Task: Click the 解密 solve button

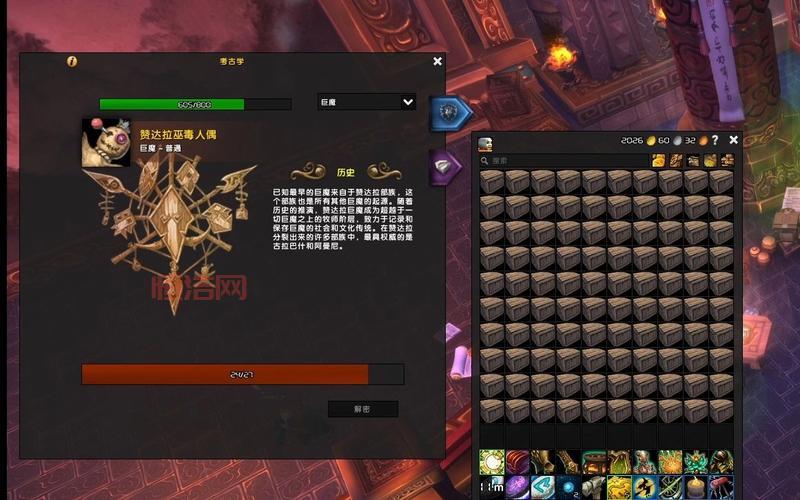Action: (x=362, y=409)
